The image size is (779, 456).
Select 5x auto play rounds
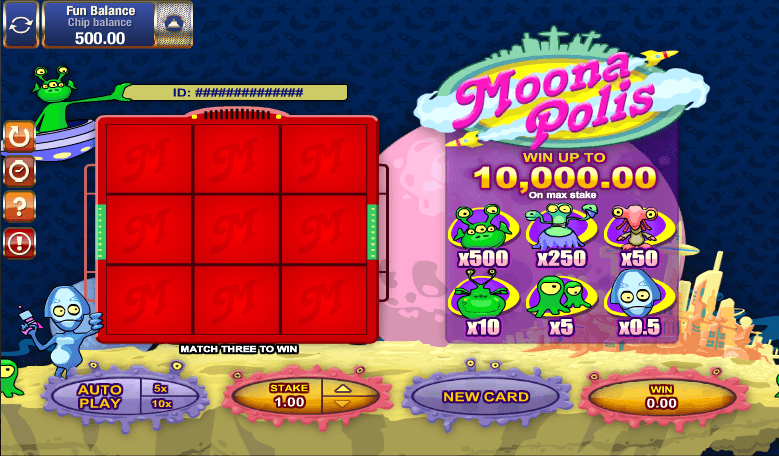(x=160, y=388)
